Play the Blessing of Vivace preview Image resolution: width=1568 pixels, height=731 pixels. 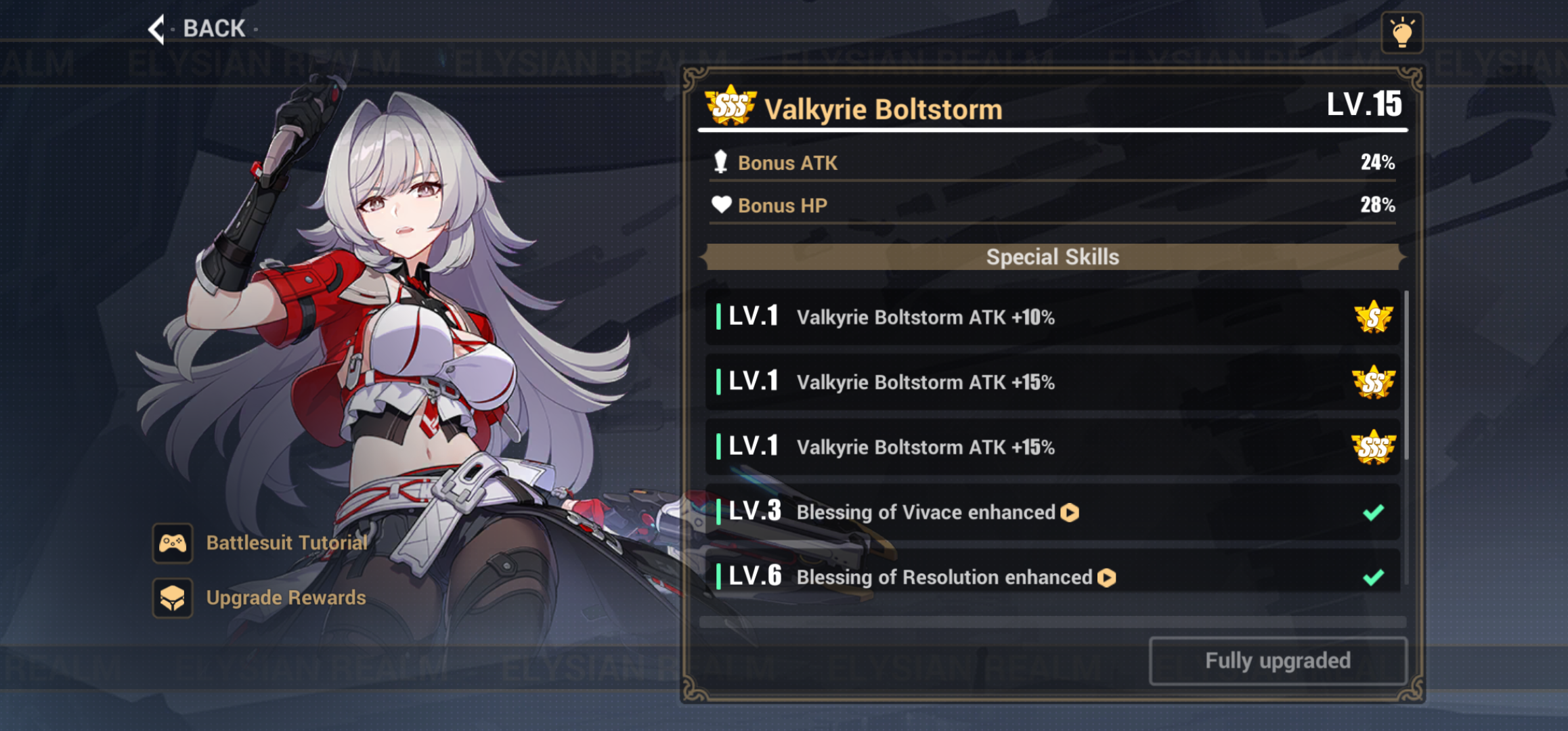[x=1070, y=512]
